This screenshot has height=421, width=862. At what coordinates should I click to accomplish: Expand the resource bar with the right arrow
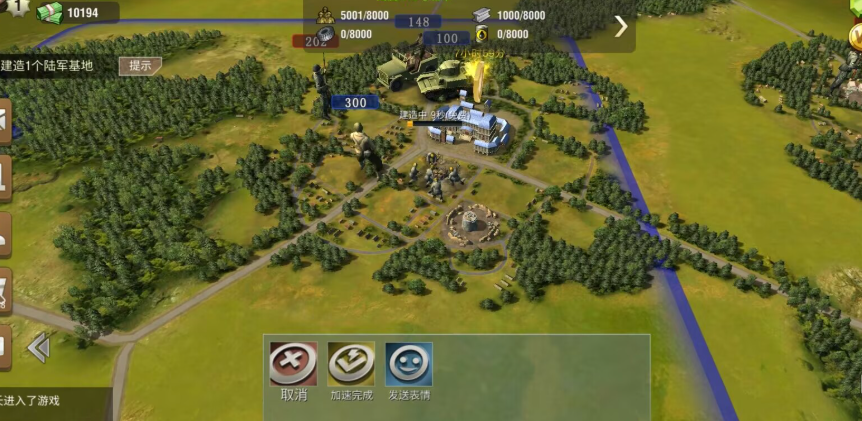pyautogui.click(x=621, y=26)
